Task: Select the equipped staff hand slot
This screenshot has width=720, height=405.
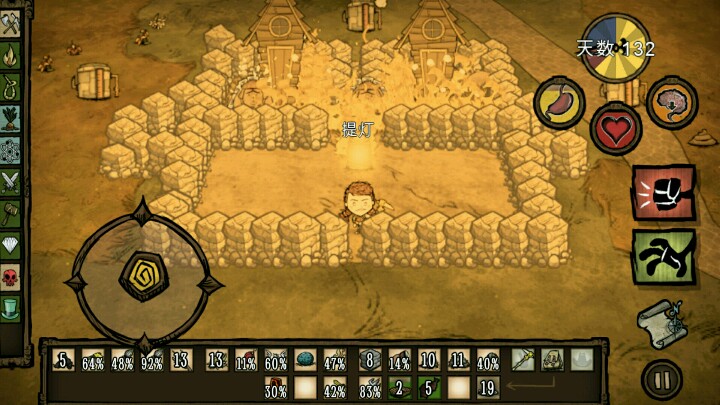Action: 521,360
